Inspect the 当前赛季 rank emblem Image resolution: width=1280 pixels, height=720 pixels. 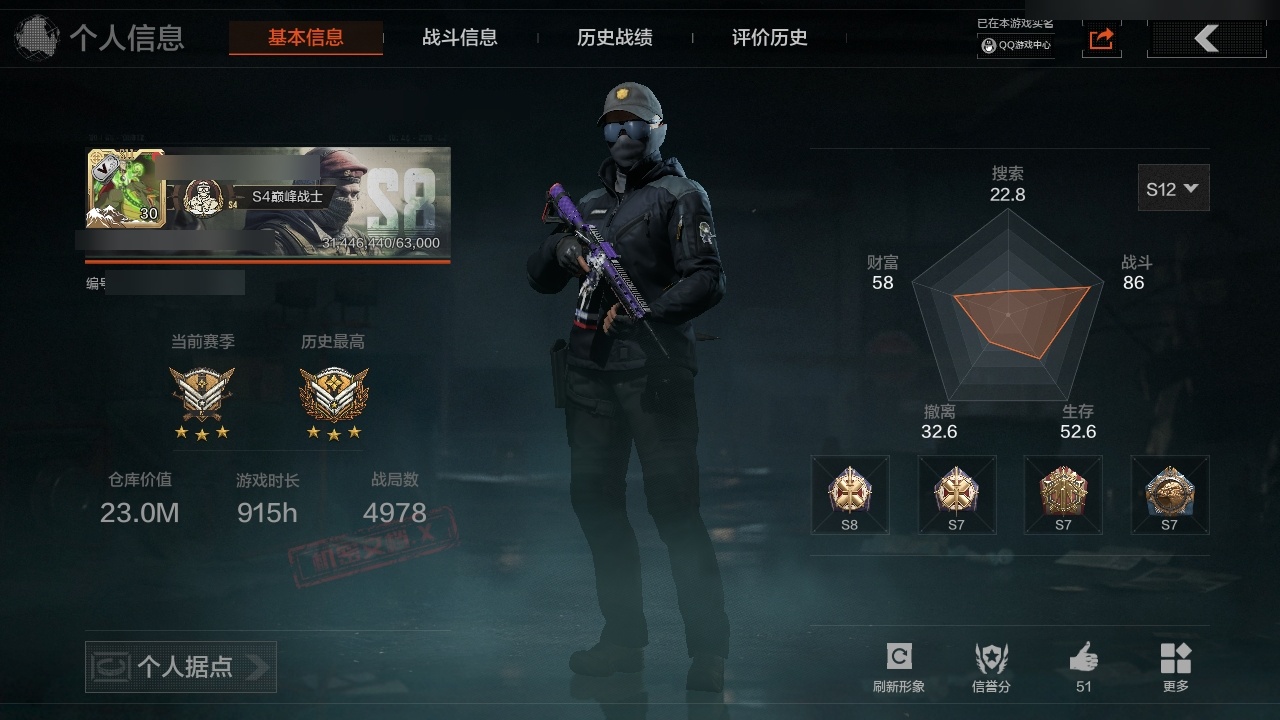[202, 394]
